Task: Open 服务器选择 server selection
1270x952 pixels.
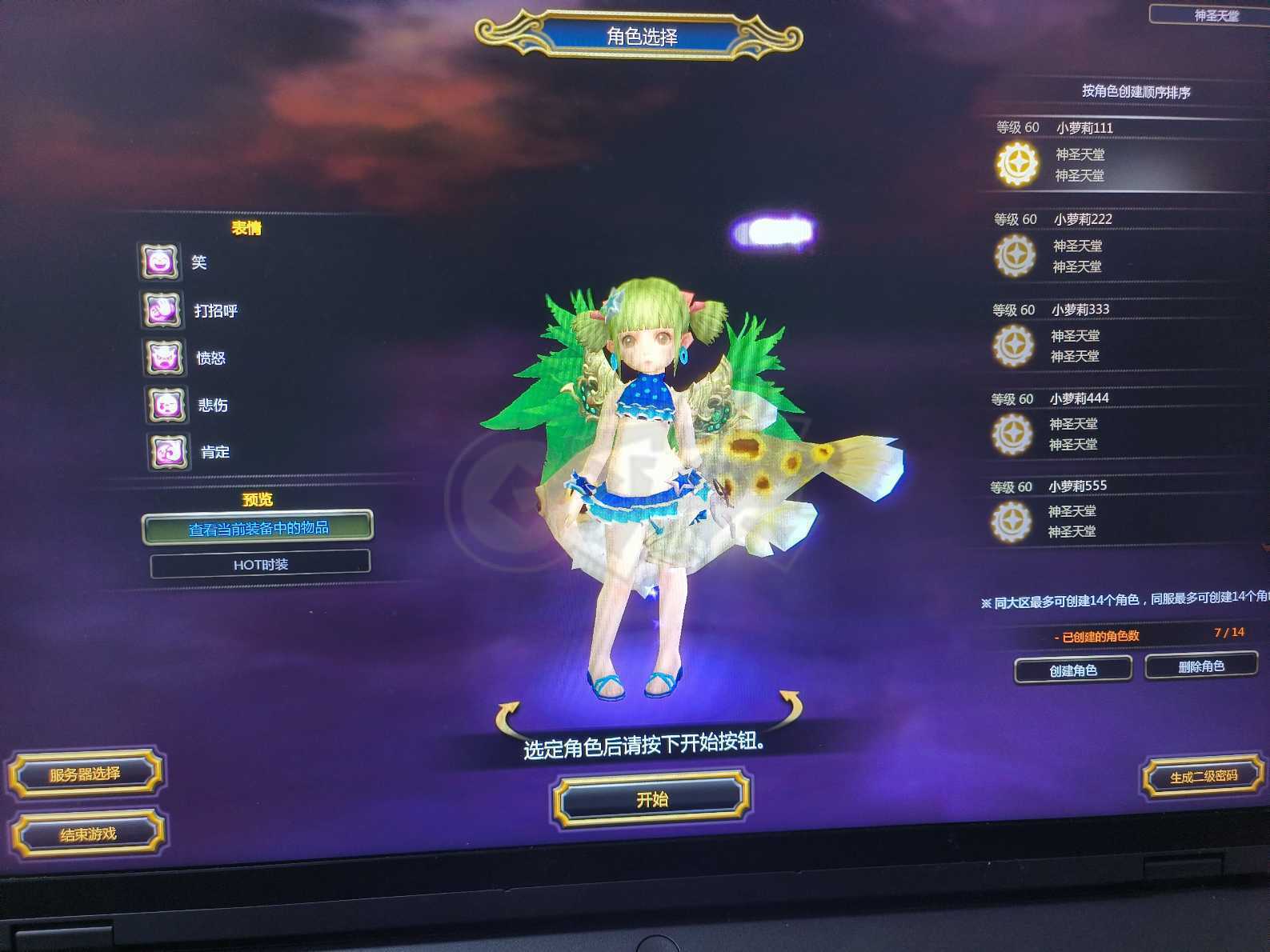Action: pos(84,774)
